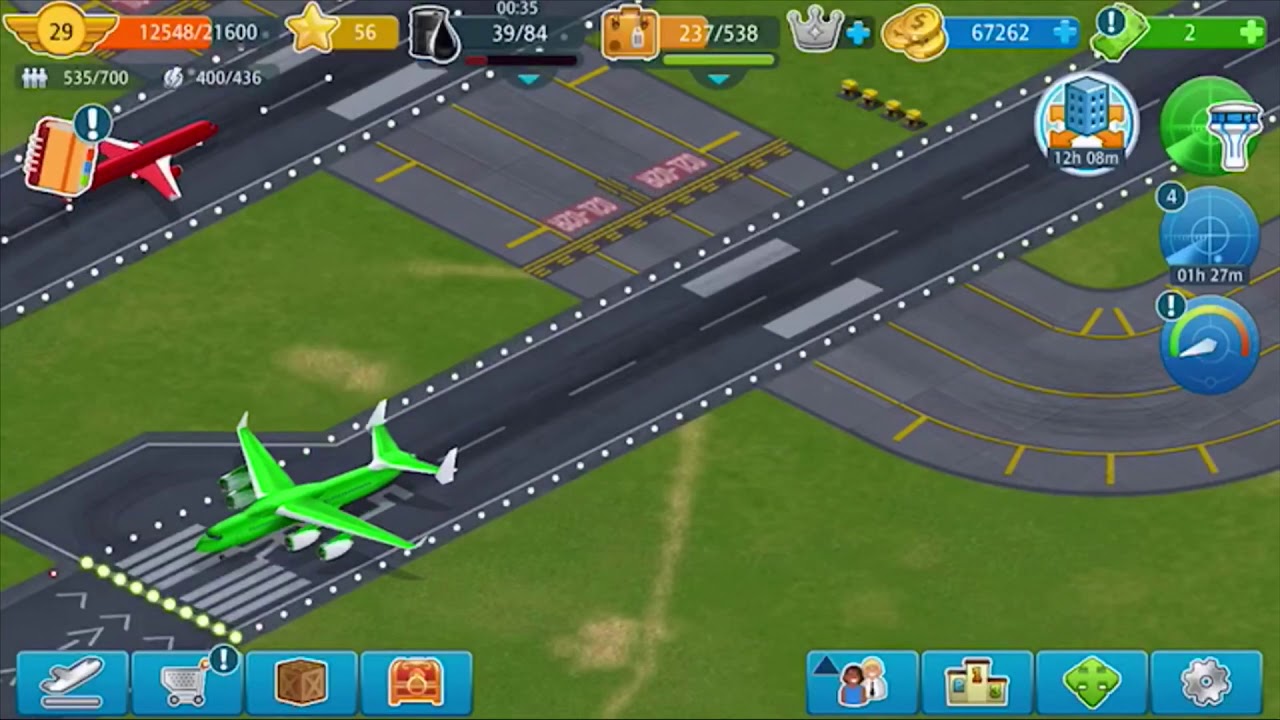This screenshot has height=720, width=1280.
Task: Buy green cash with plus button
Action: (1251, 33)
